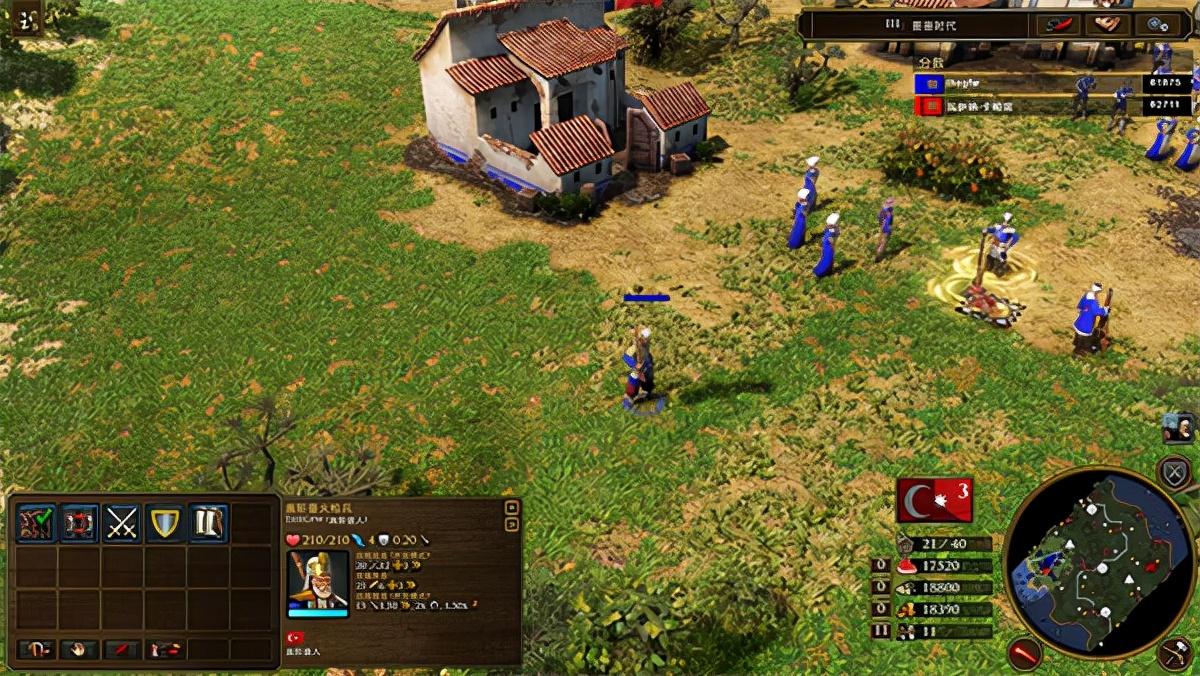Click the crossed swords shield button beside minimap
The image size is (1200, 676).
1173,472
